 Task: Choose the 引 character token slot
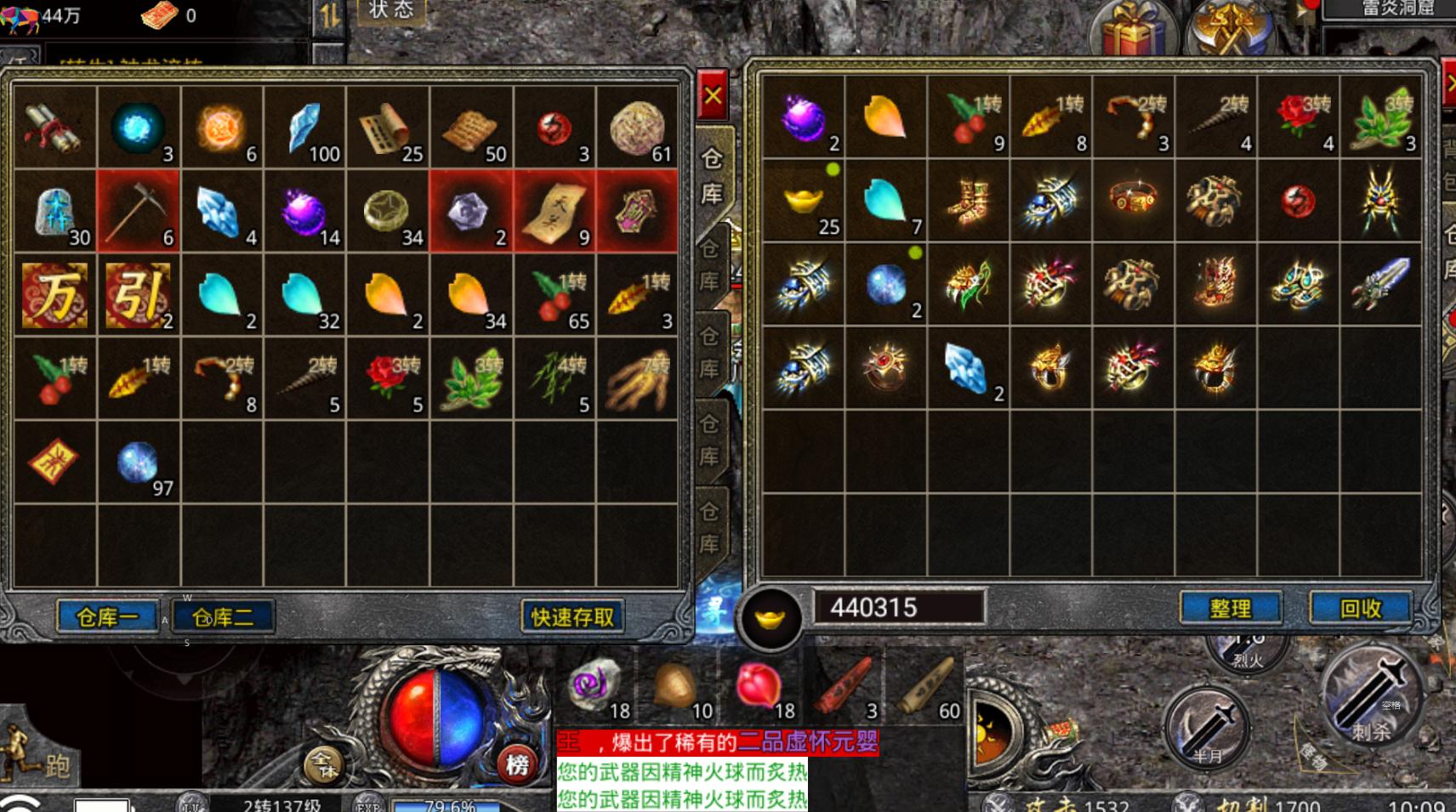[x=139, y=294]
